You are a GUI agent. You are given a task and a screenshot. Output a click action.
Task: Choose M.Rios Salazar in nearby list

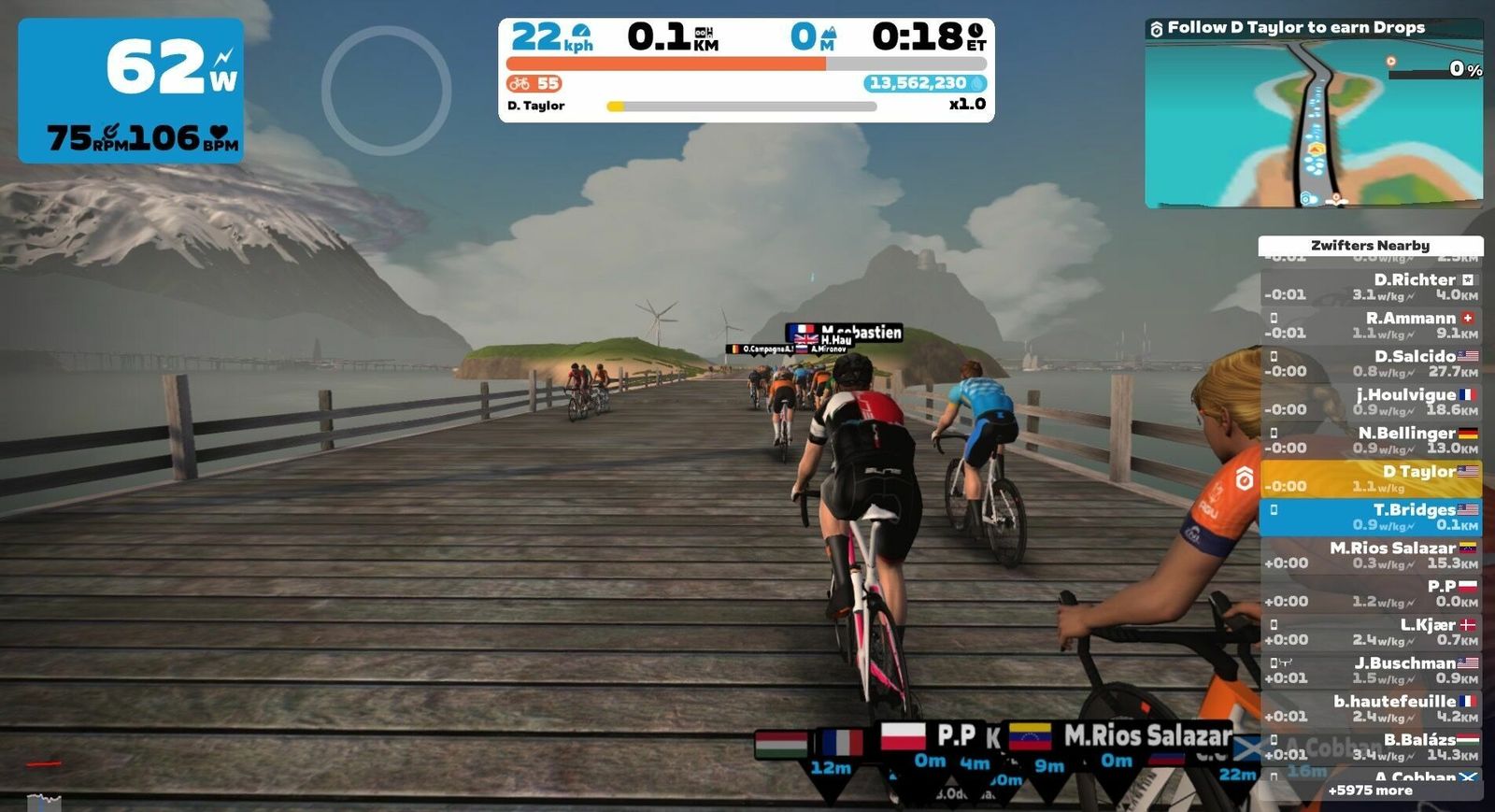(1370, 555)
